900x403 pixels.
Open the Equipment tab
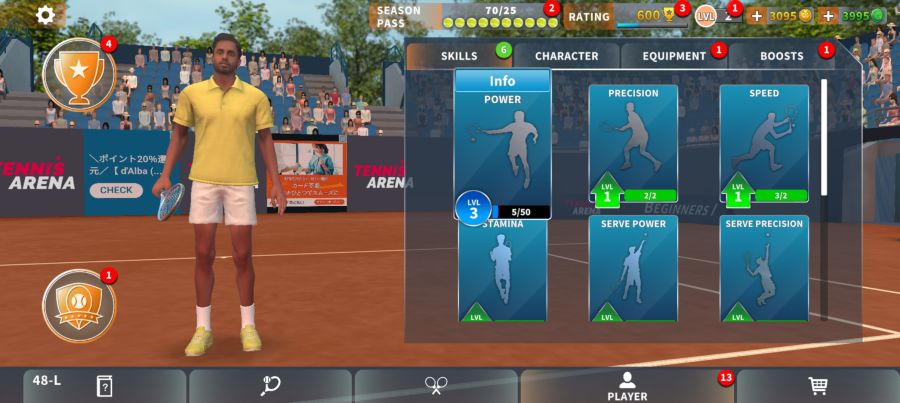tap(674, 56)
